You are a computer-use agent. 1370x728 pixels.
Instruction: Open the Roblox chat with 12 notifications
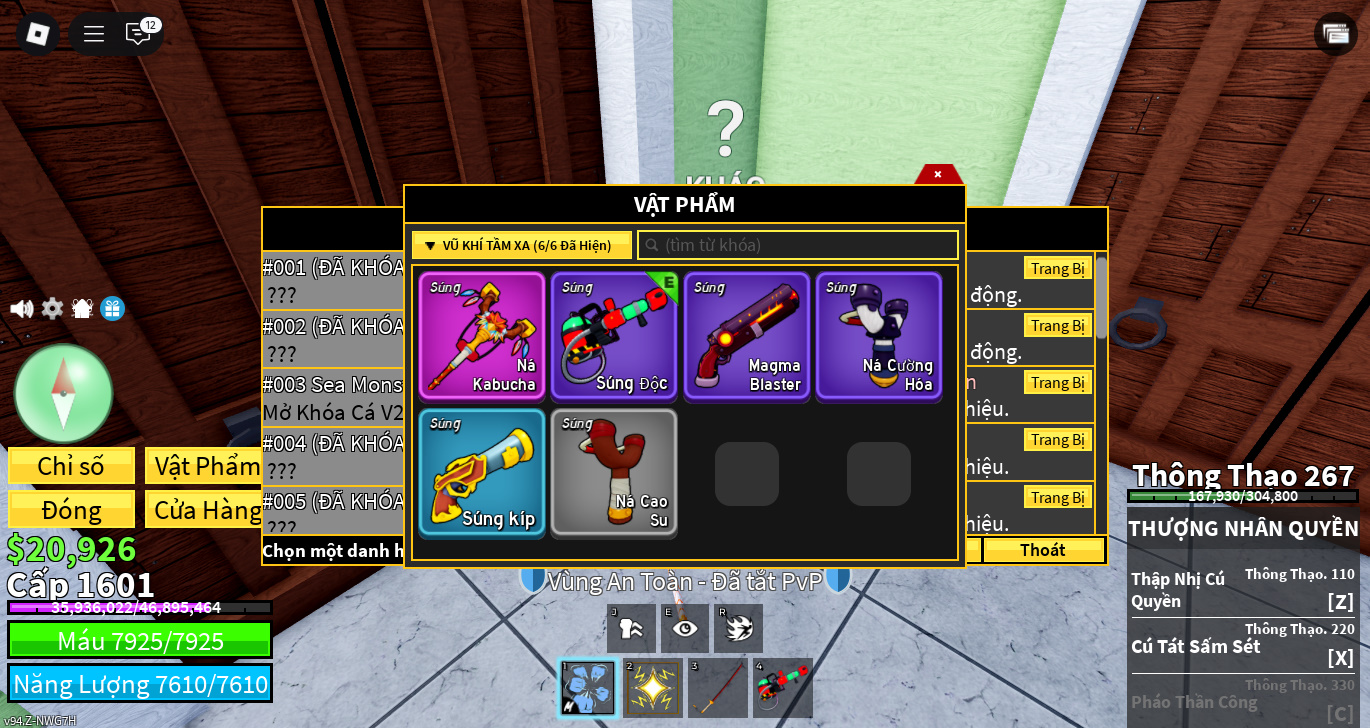point(138,33)
